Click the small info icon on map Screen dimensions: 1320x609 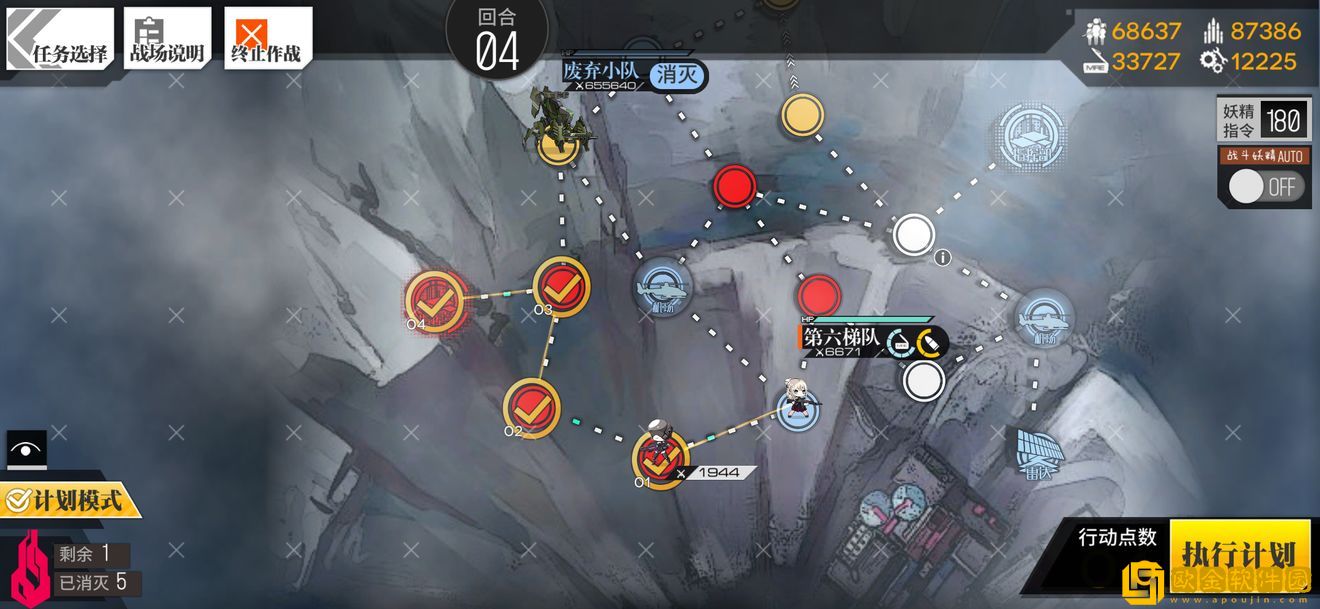pos(941,258)
